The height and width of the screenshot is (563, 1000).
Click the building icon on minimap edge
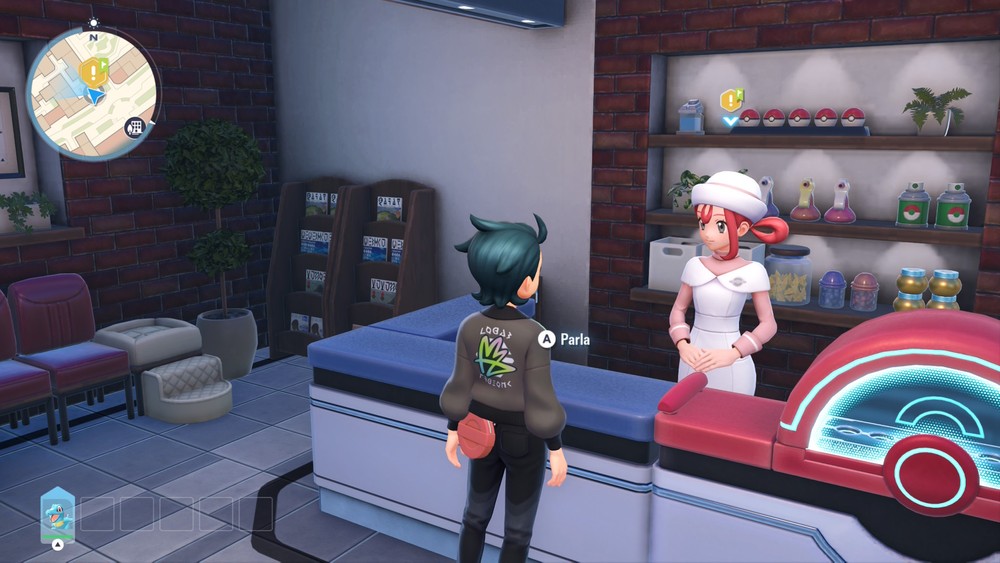(134, 127)
